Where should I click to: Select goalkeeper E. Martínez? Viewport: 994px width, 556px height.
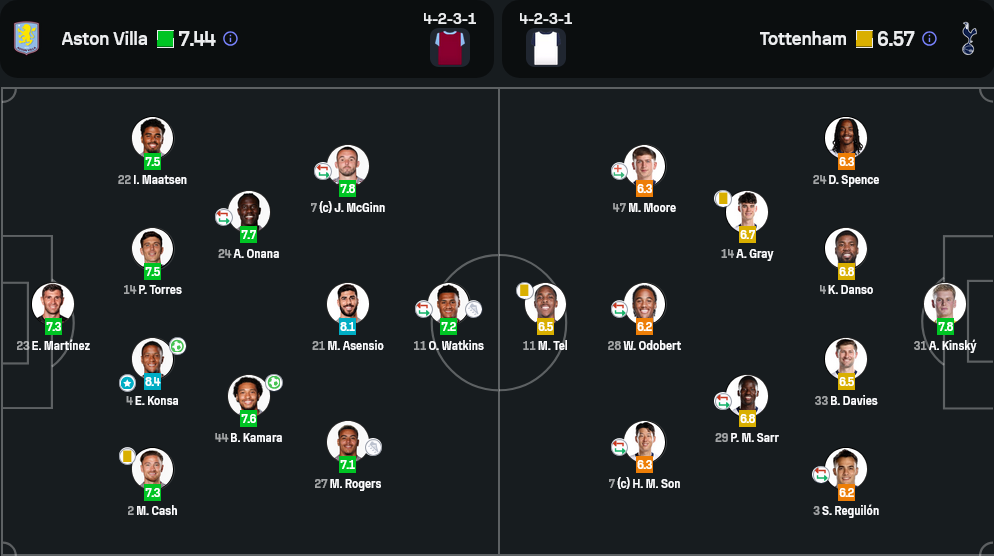pos(53,304)
